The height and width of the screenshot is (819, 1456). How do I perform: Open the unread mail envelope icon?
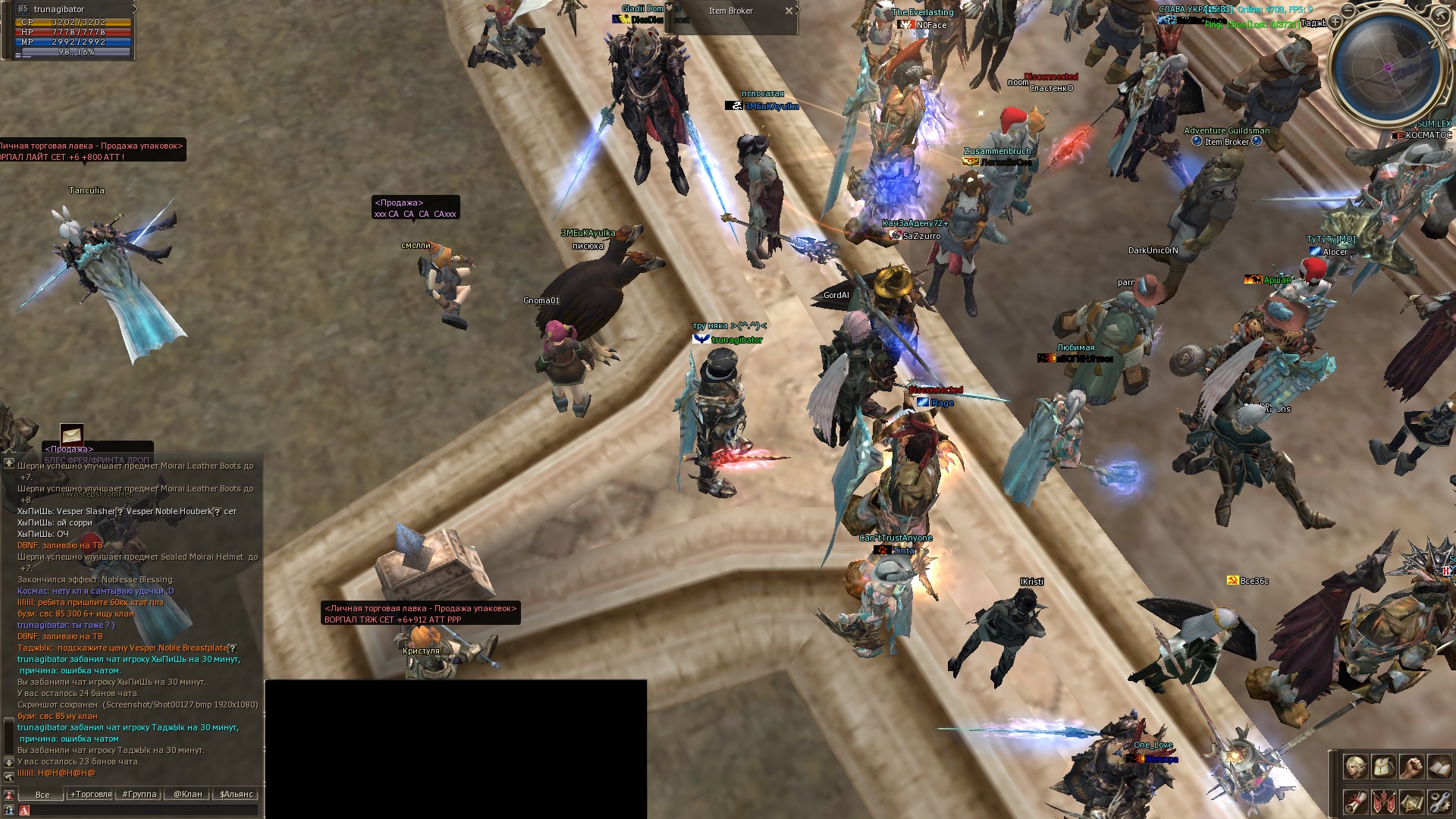click(x=72, y=435)
